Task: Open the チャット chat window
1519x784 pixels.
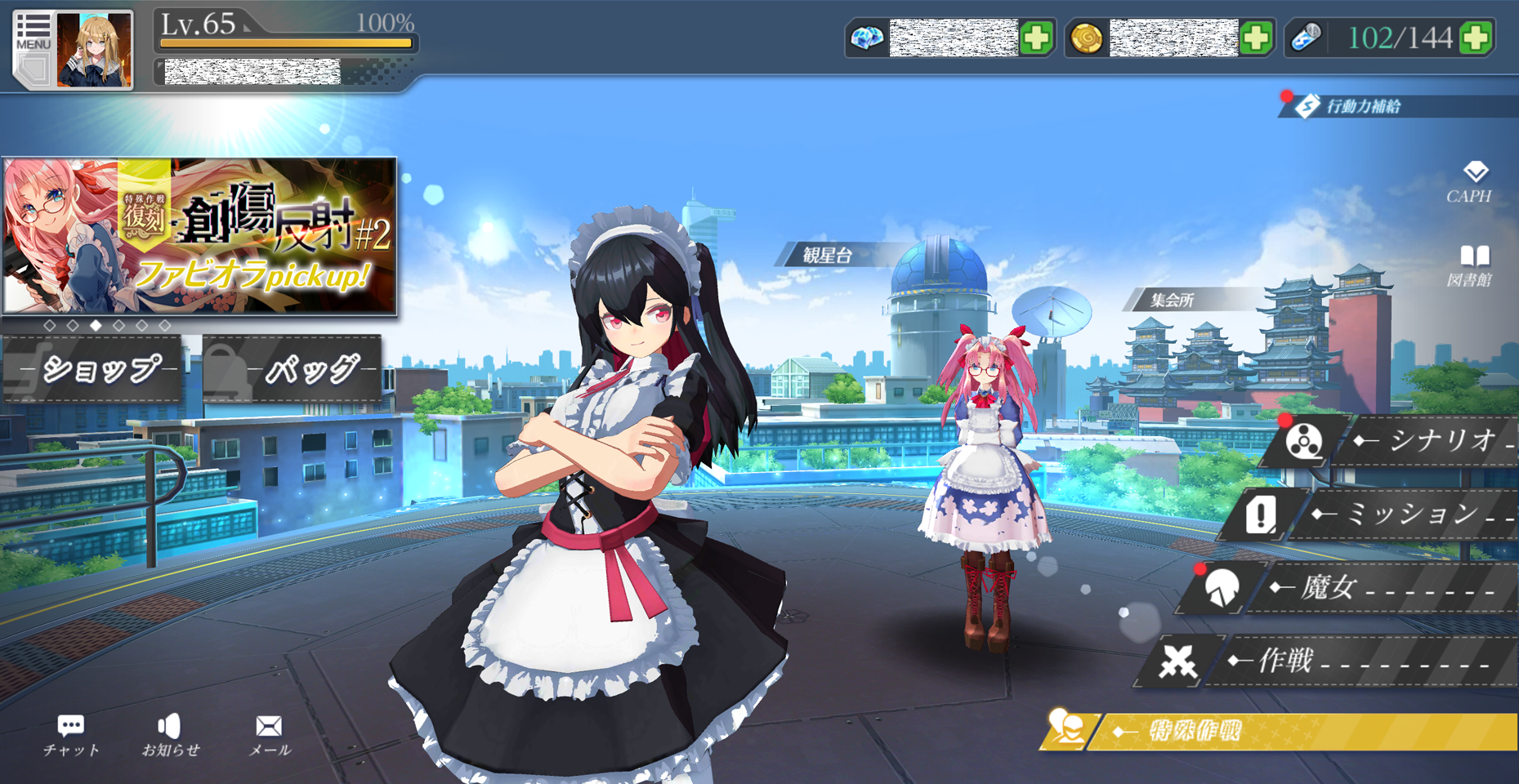Action: 71,735
